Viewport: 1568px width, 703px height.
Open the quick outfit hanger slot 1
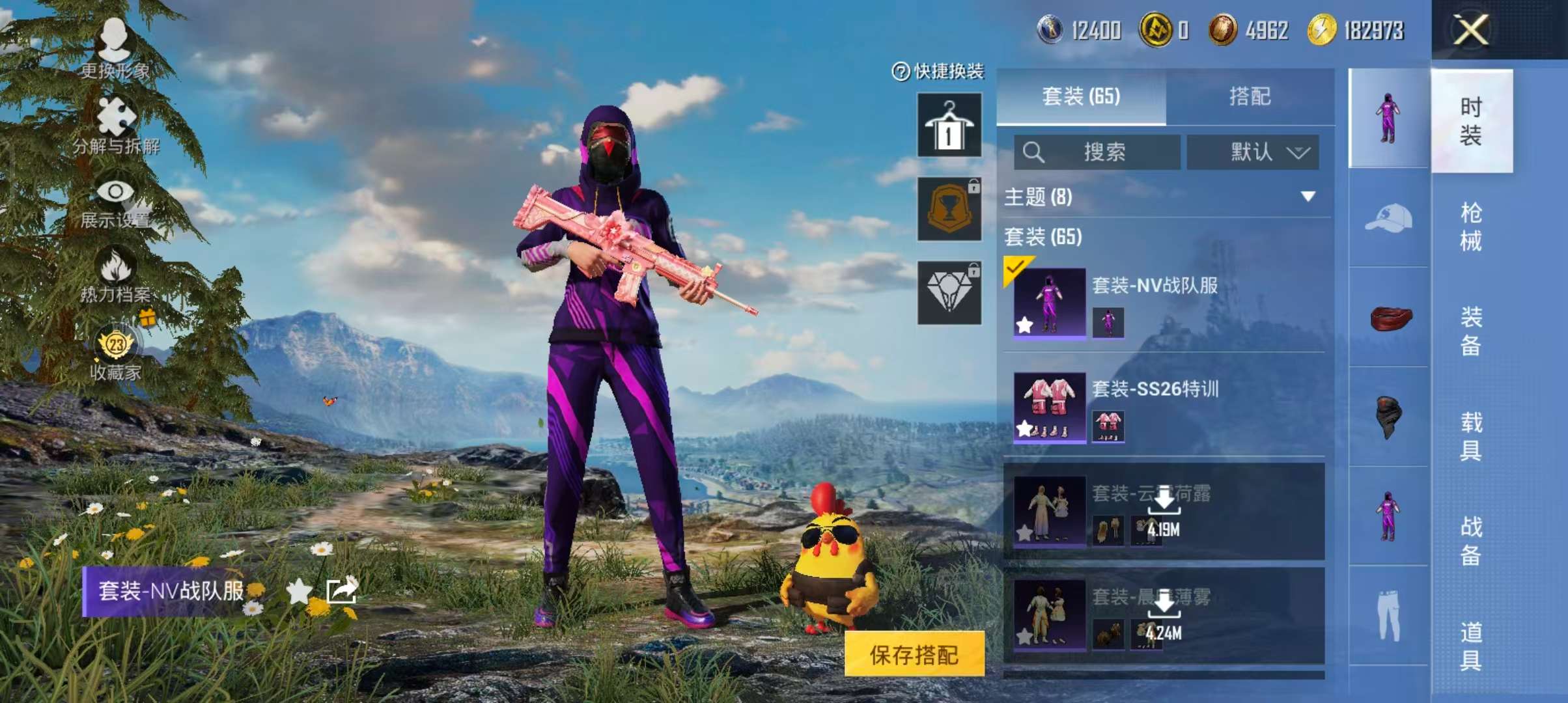(x=948, y=125)
